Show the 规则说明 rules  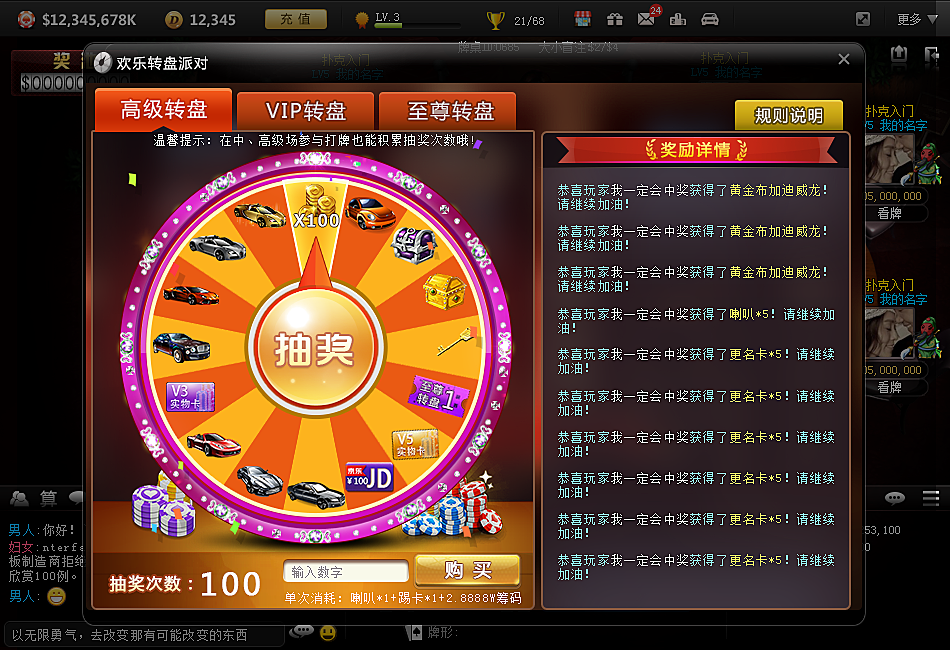click(788, 116)
